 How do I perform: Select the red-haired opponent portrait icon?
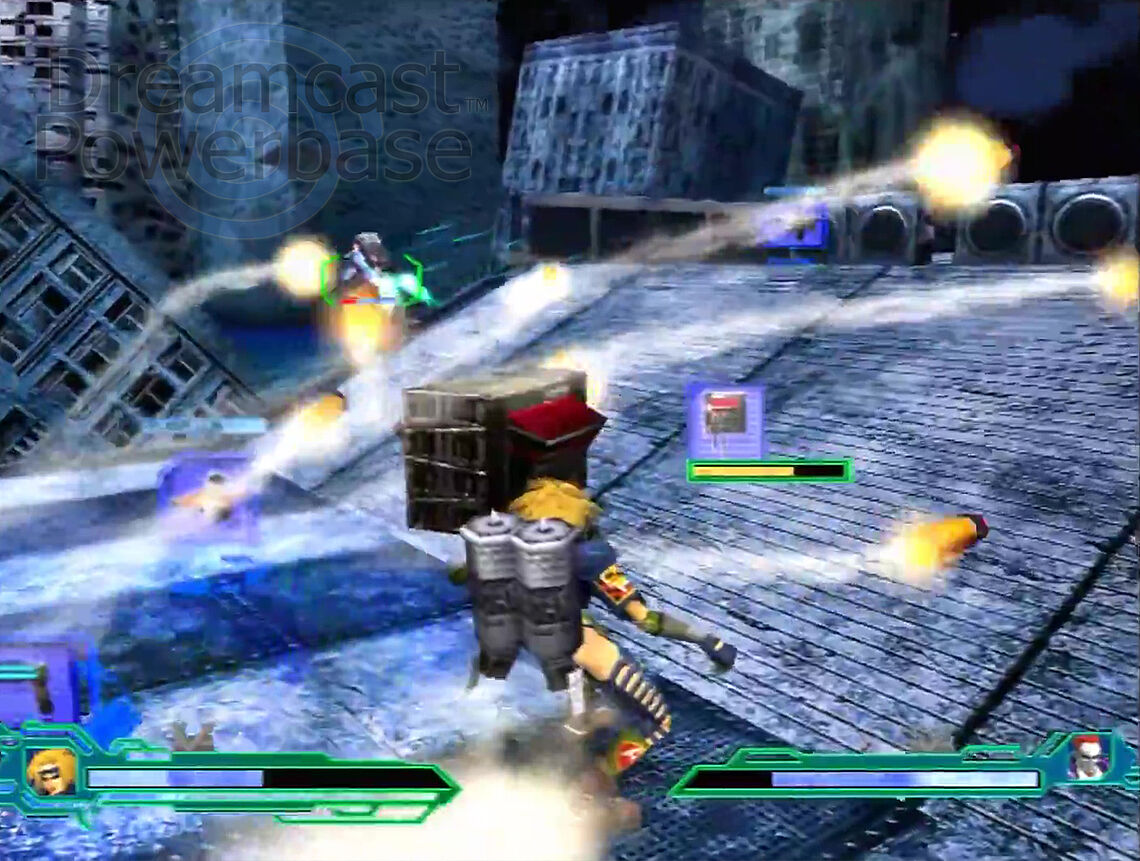1086,757
